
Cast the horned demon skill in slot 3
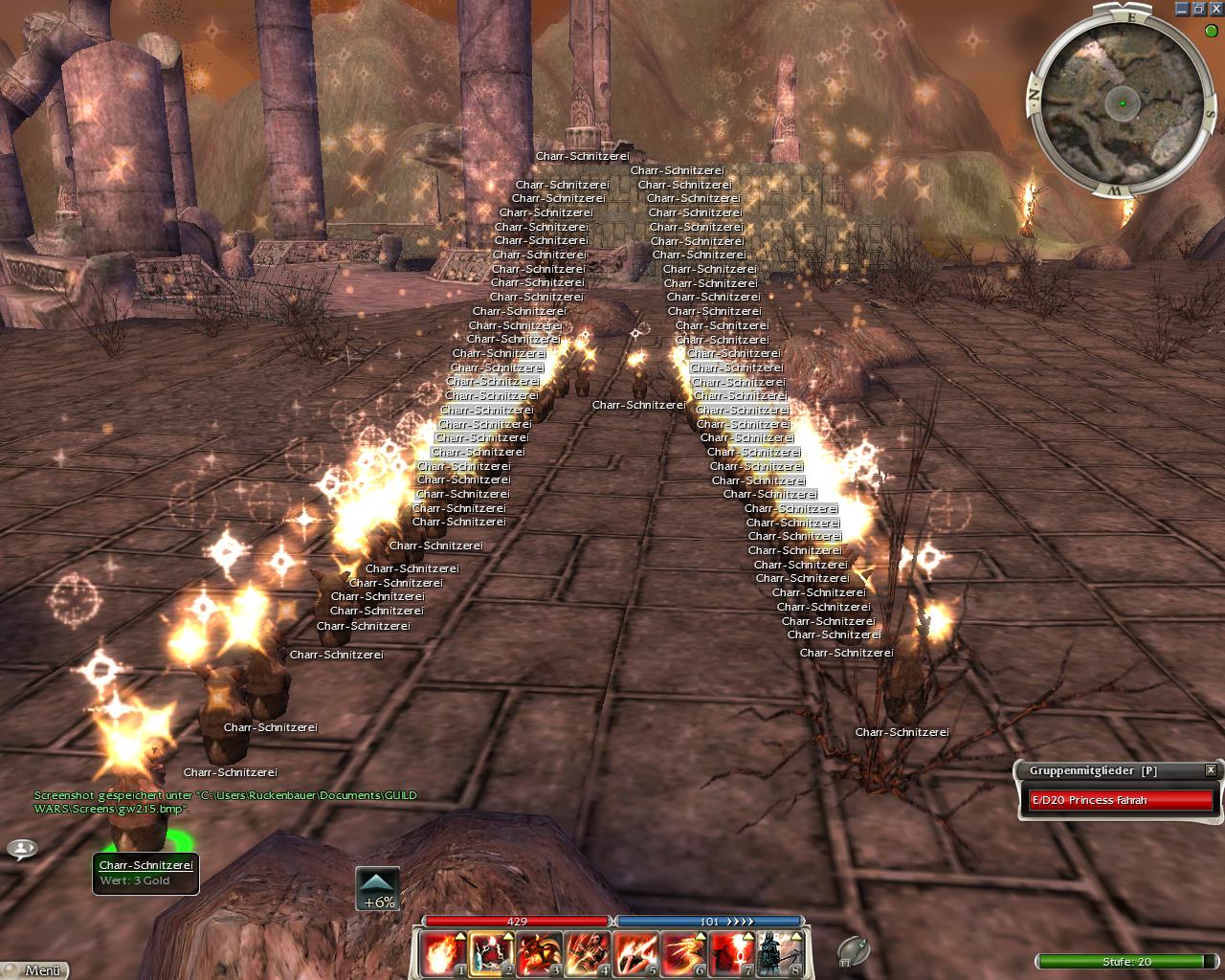[539, 953]
